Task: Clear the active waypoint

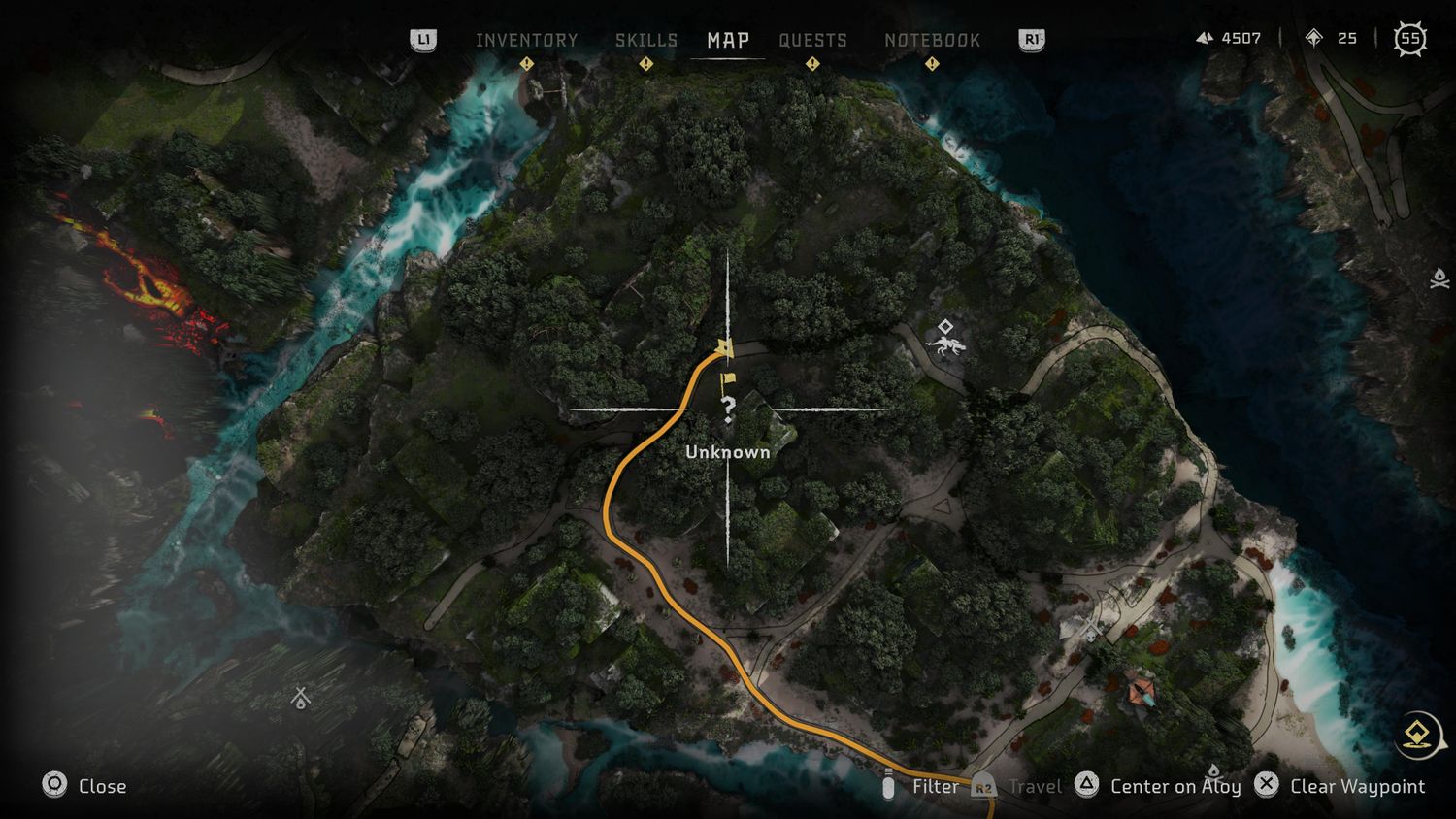Action: 1356,786
